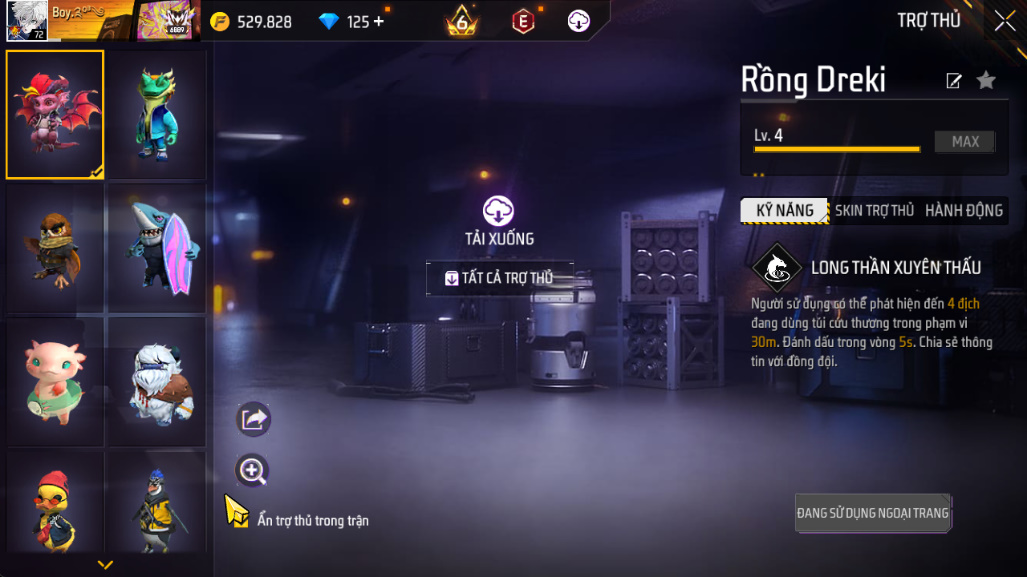The height and width of the screenshot is (577, 1027).
Task: Select the red dragon Dreki pet
Action: (55, 114)
